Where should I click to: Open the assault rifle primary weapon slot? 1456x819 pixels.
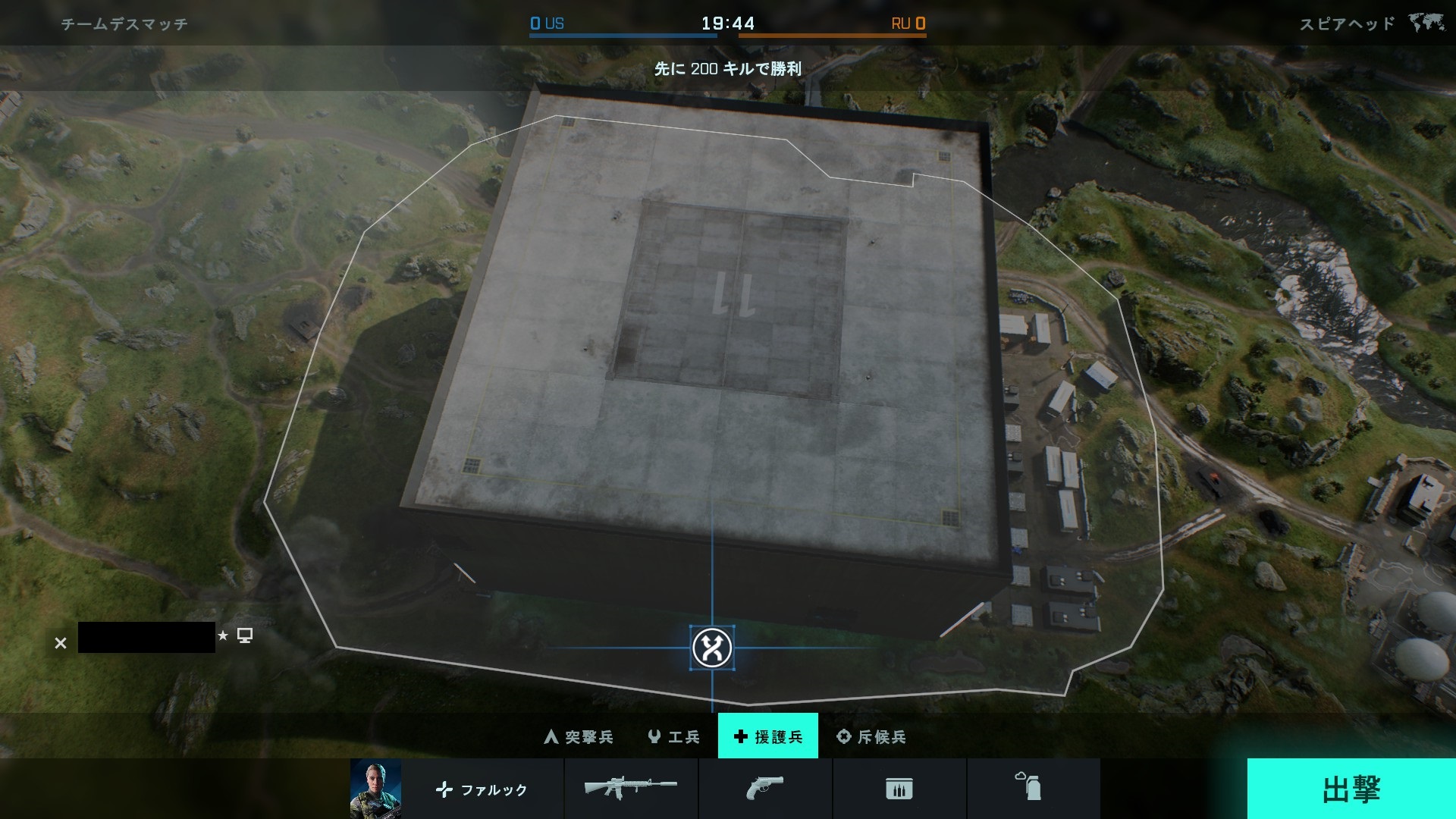click(631, 789)
